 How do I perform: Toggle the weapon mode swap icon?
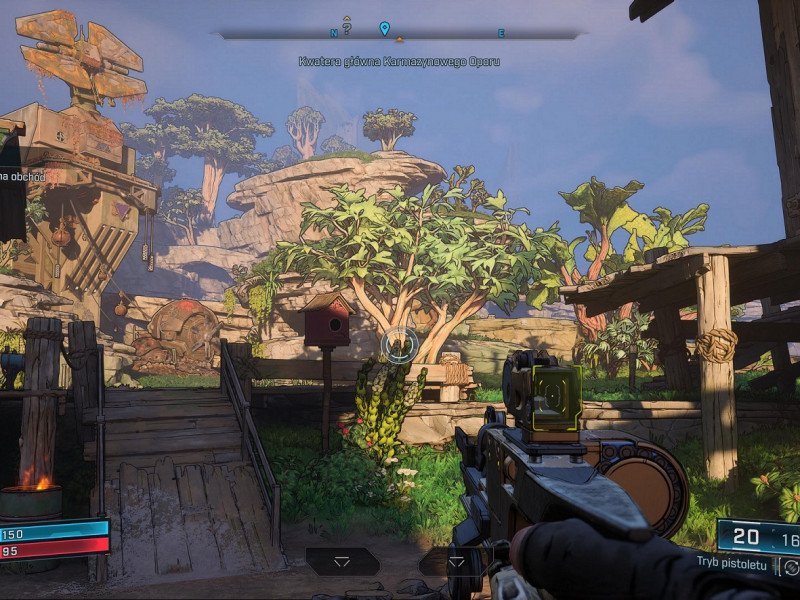pyautogui.click(x=790, y=567)
